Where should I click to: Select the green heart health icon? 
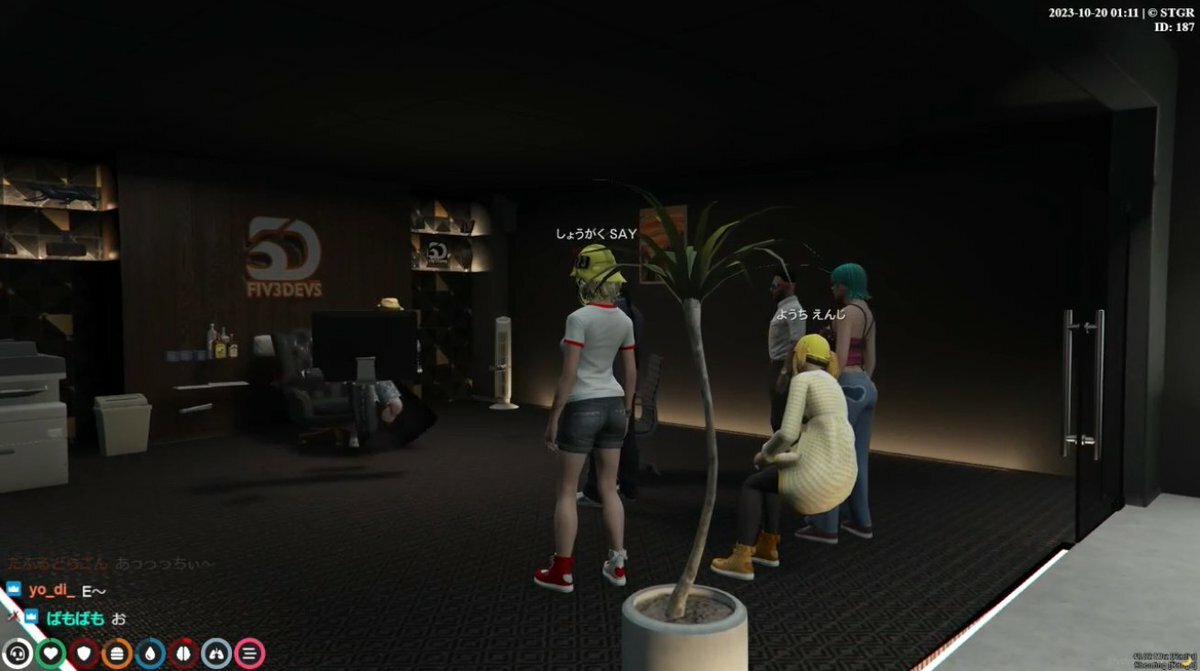[52, 654]
